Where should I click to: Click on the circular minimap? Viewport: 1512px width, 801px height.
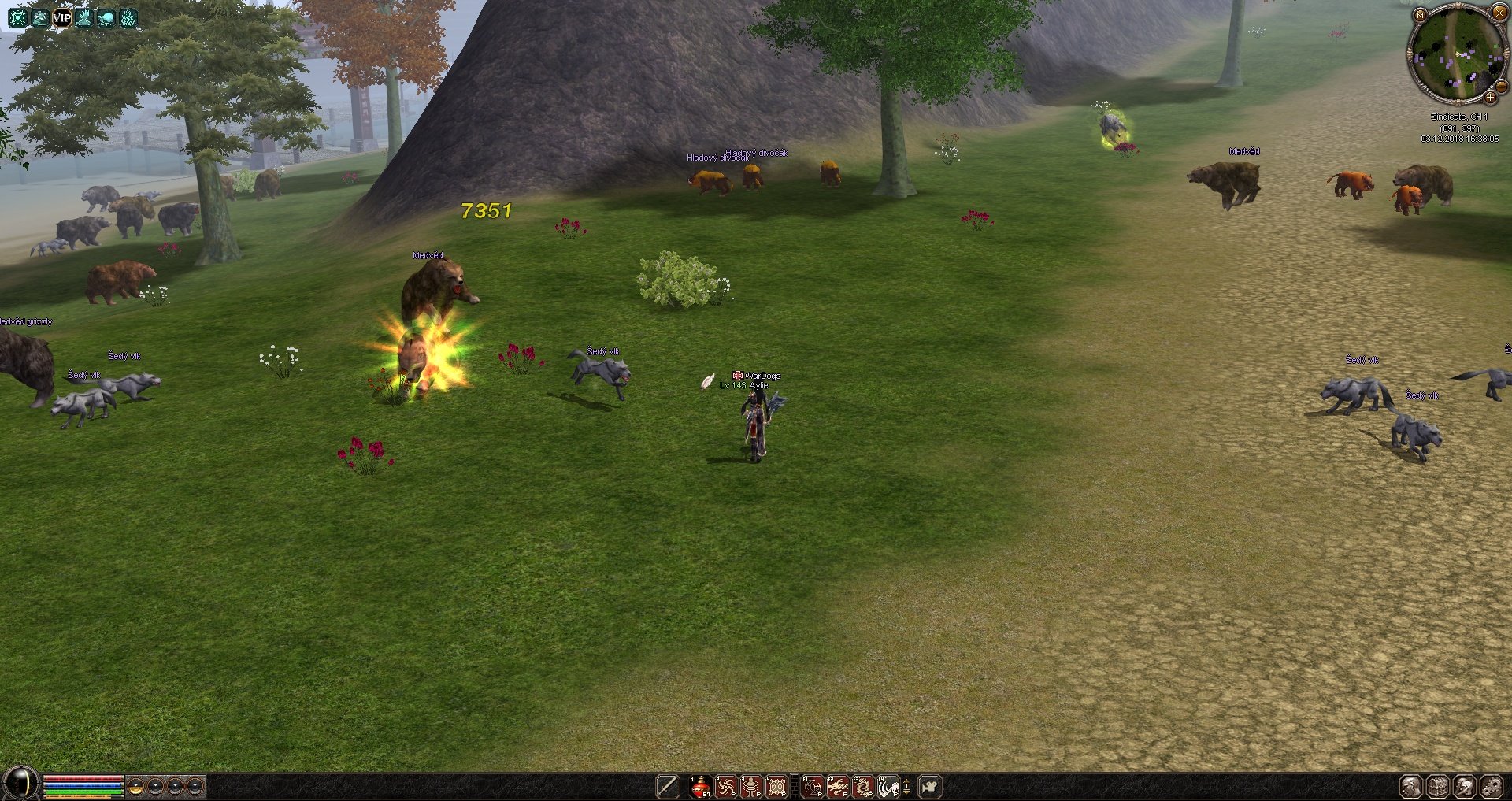(1457, 54)
